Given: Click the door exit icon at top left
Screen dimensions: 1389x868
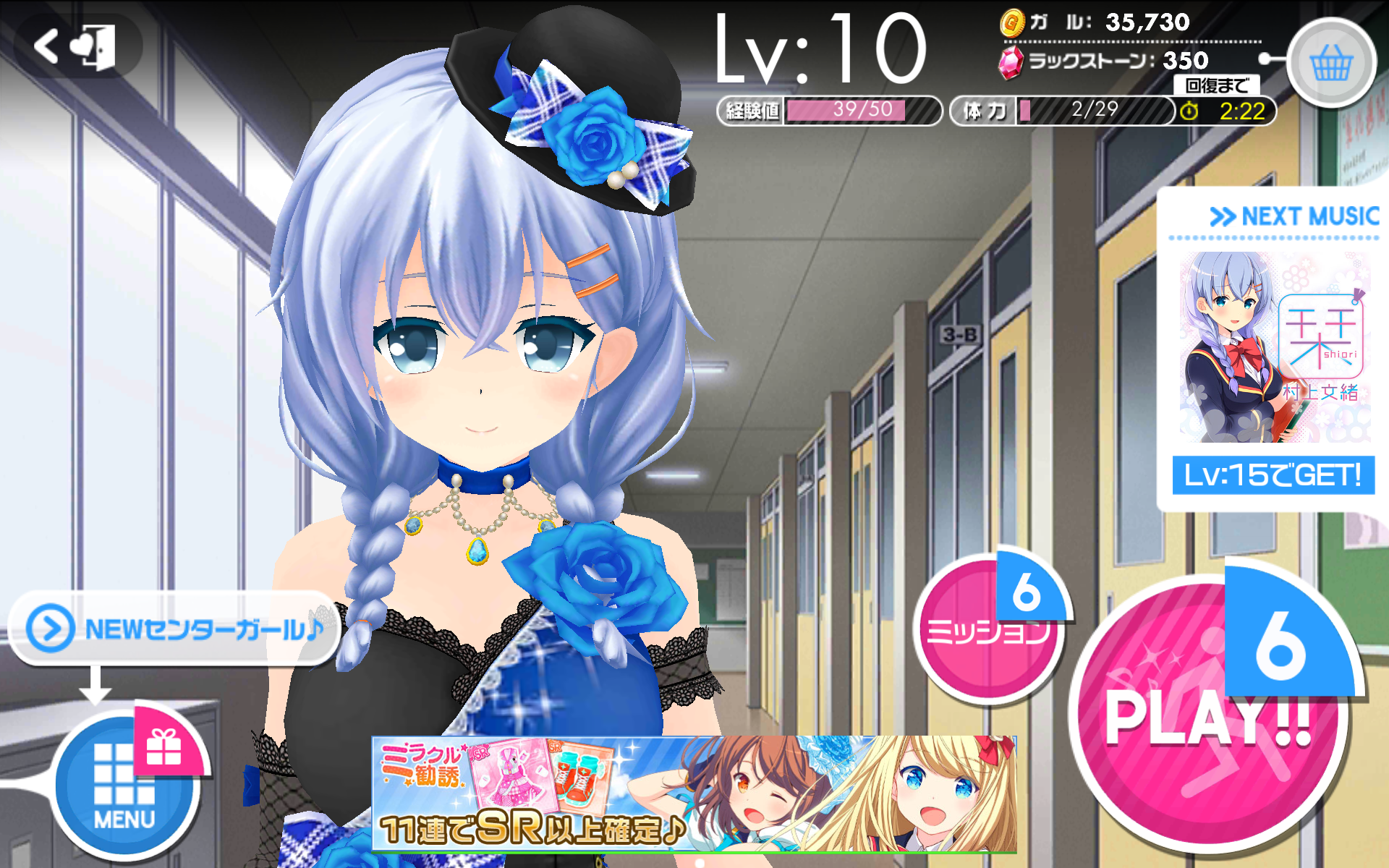Looking at the screenshot, I should click(98, 47).
